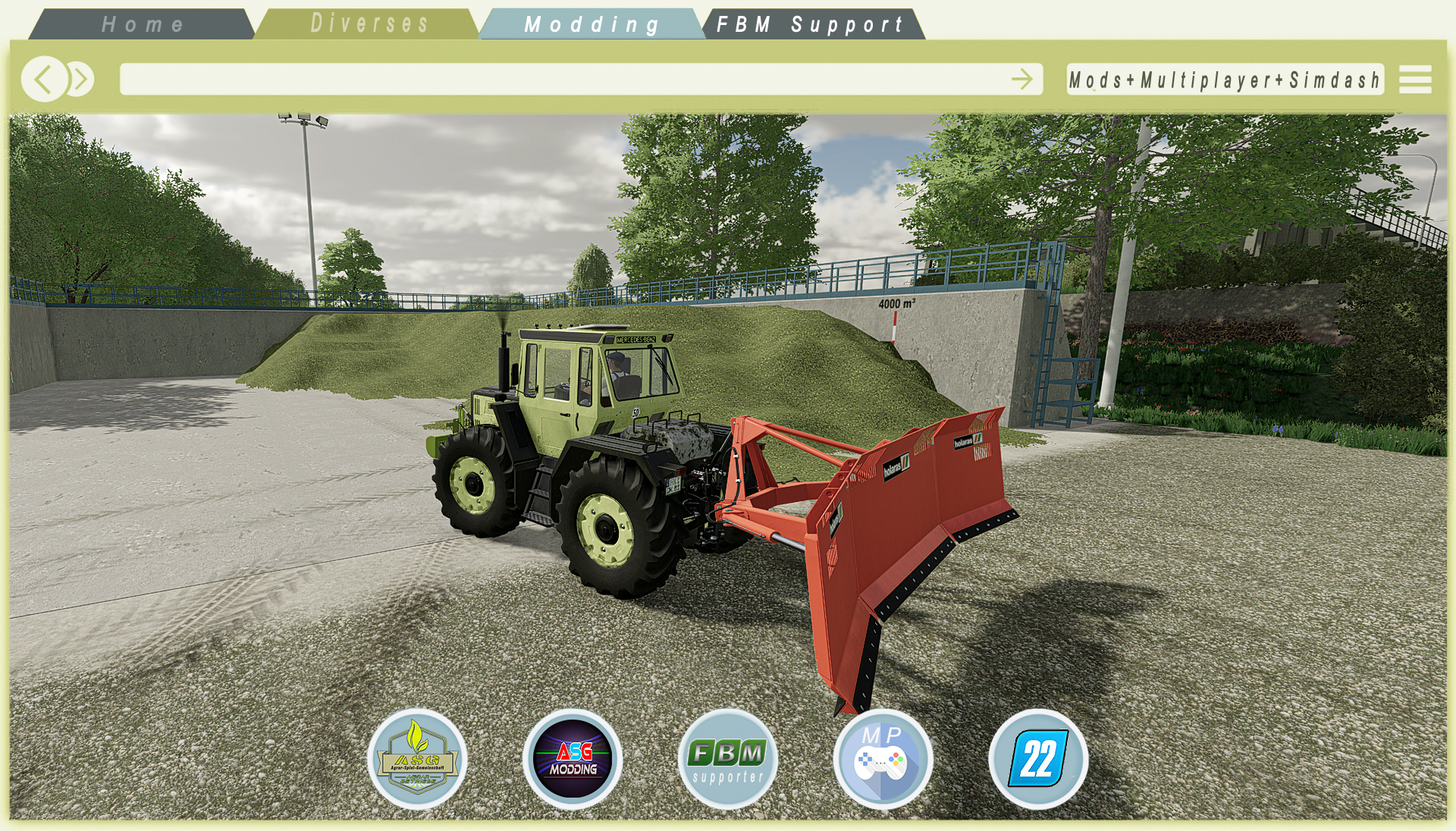Click the back arrow navigation button
The image size is (1456, 831).
coord(44,79)
